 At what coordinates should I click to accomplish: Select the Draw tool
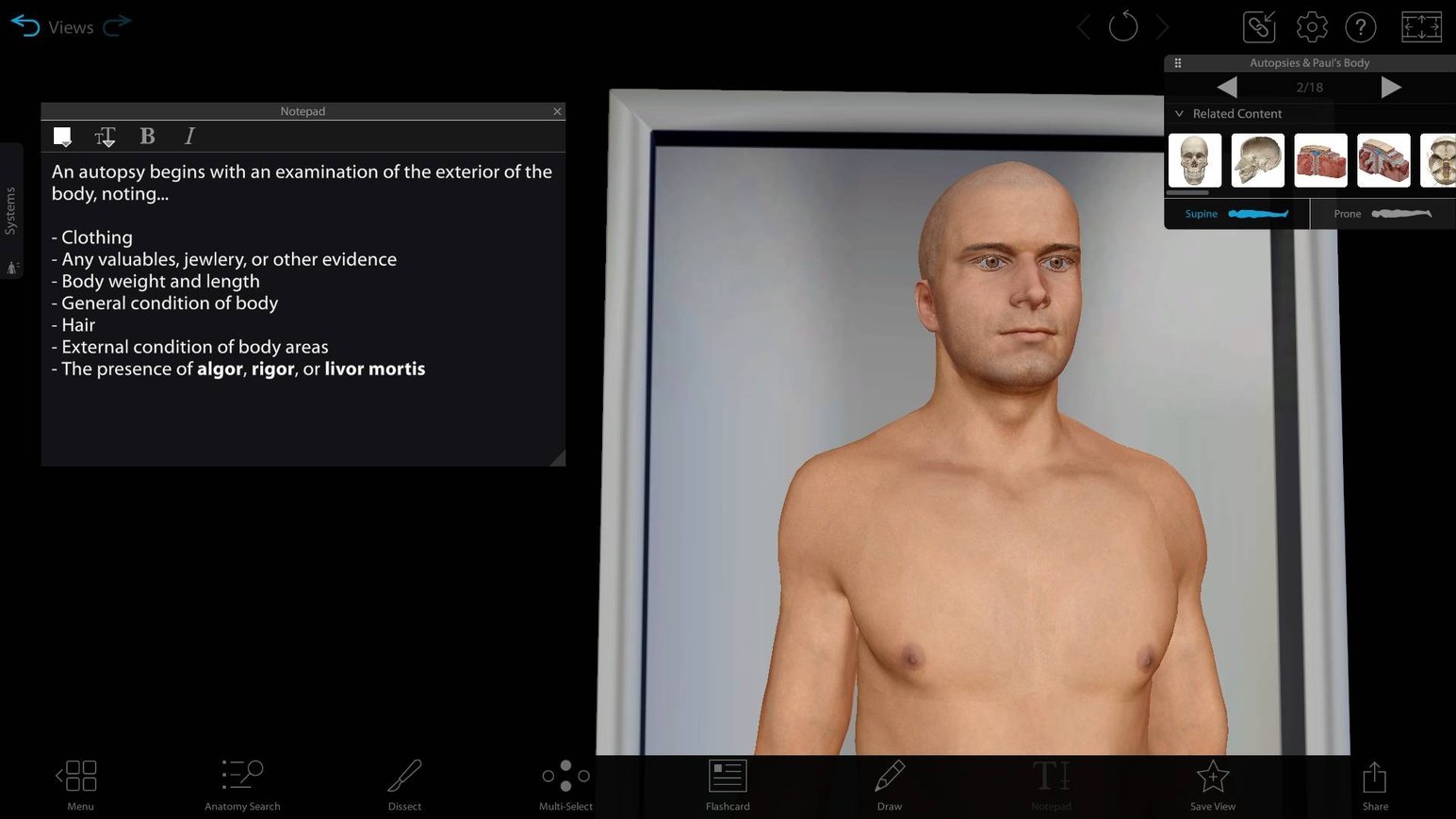click(x=889, y=782)
